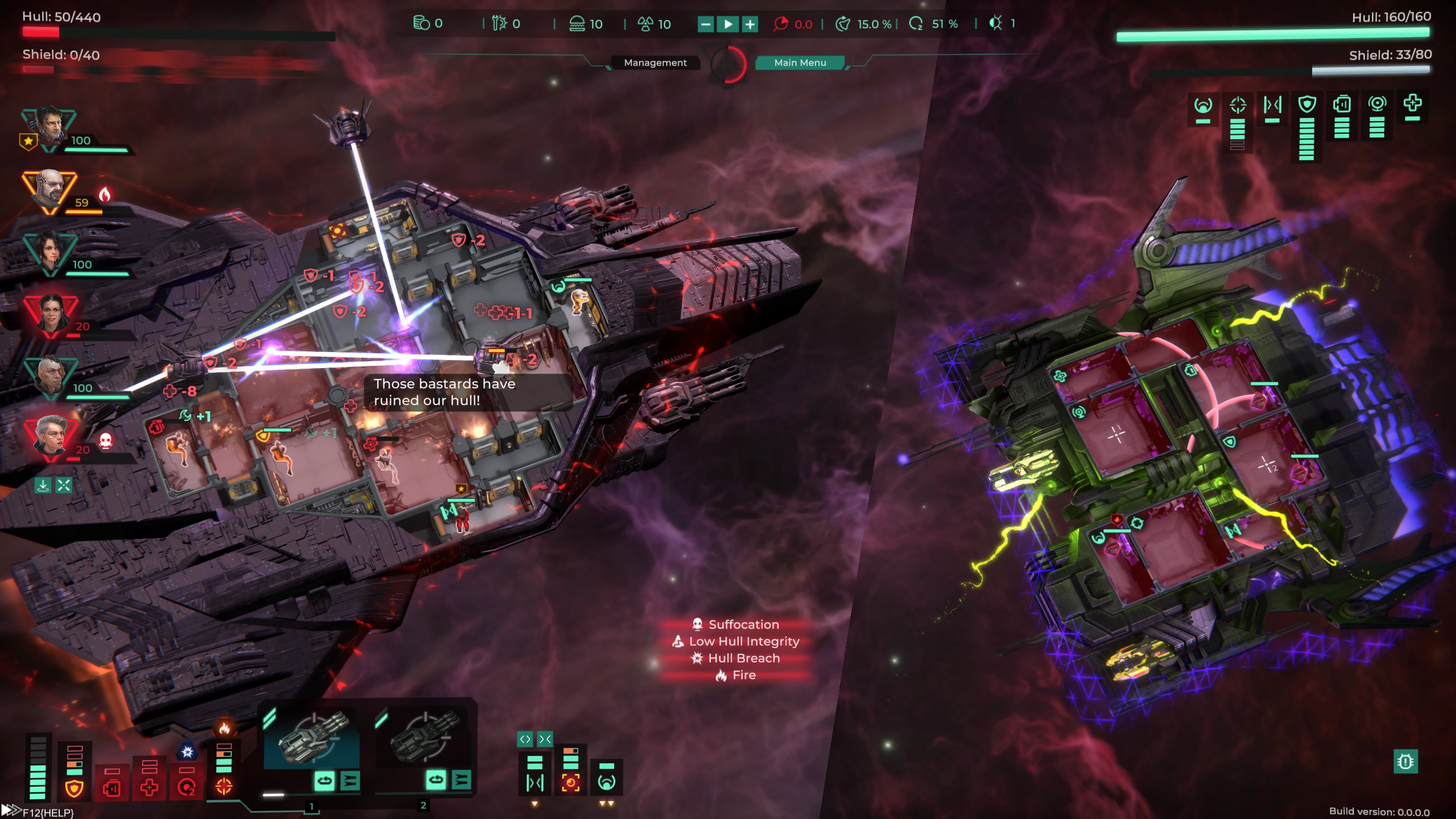
Task: Select the oxygen O2 system icon
Action: 187,788
